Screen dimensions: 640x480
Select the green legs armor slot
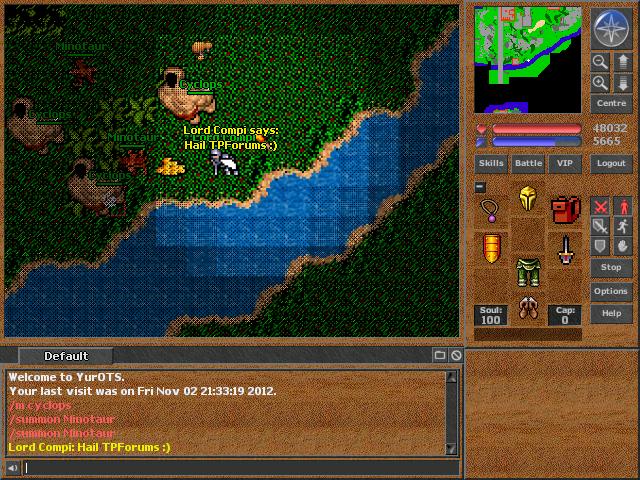528,271
